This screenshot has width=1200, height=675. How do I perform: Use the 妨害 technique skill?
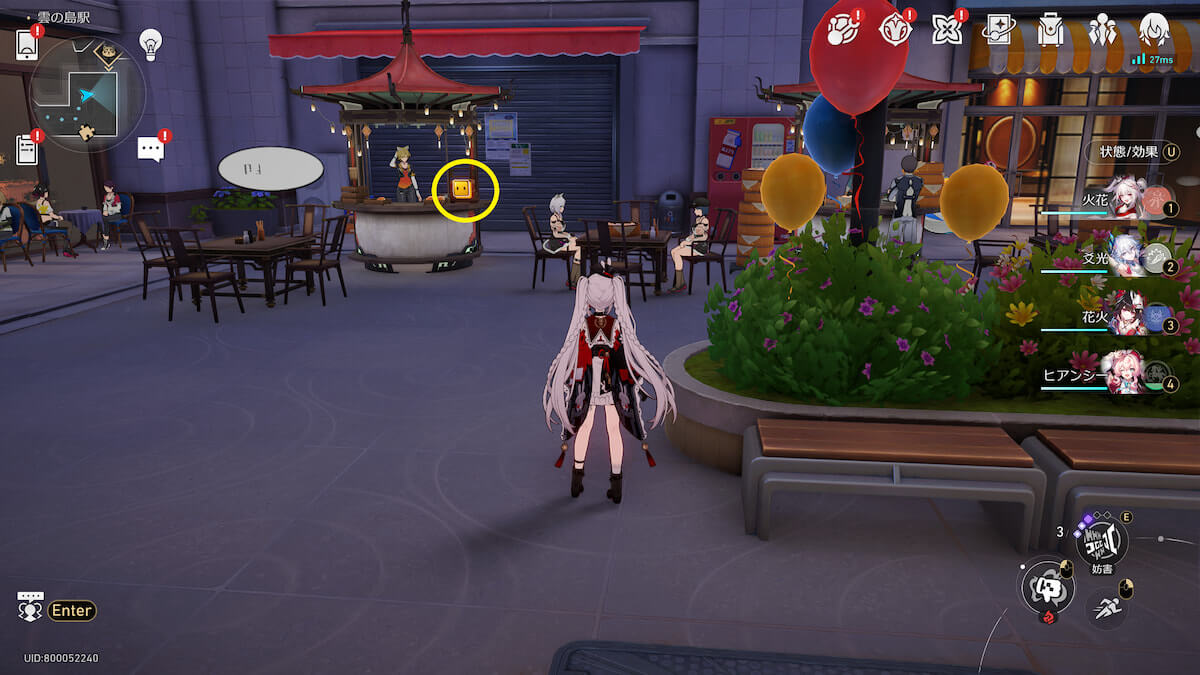pos(1101,541)
